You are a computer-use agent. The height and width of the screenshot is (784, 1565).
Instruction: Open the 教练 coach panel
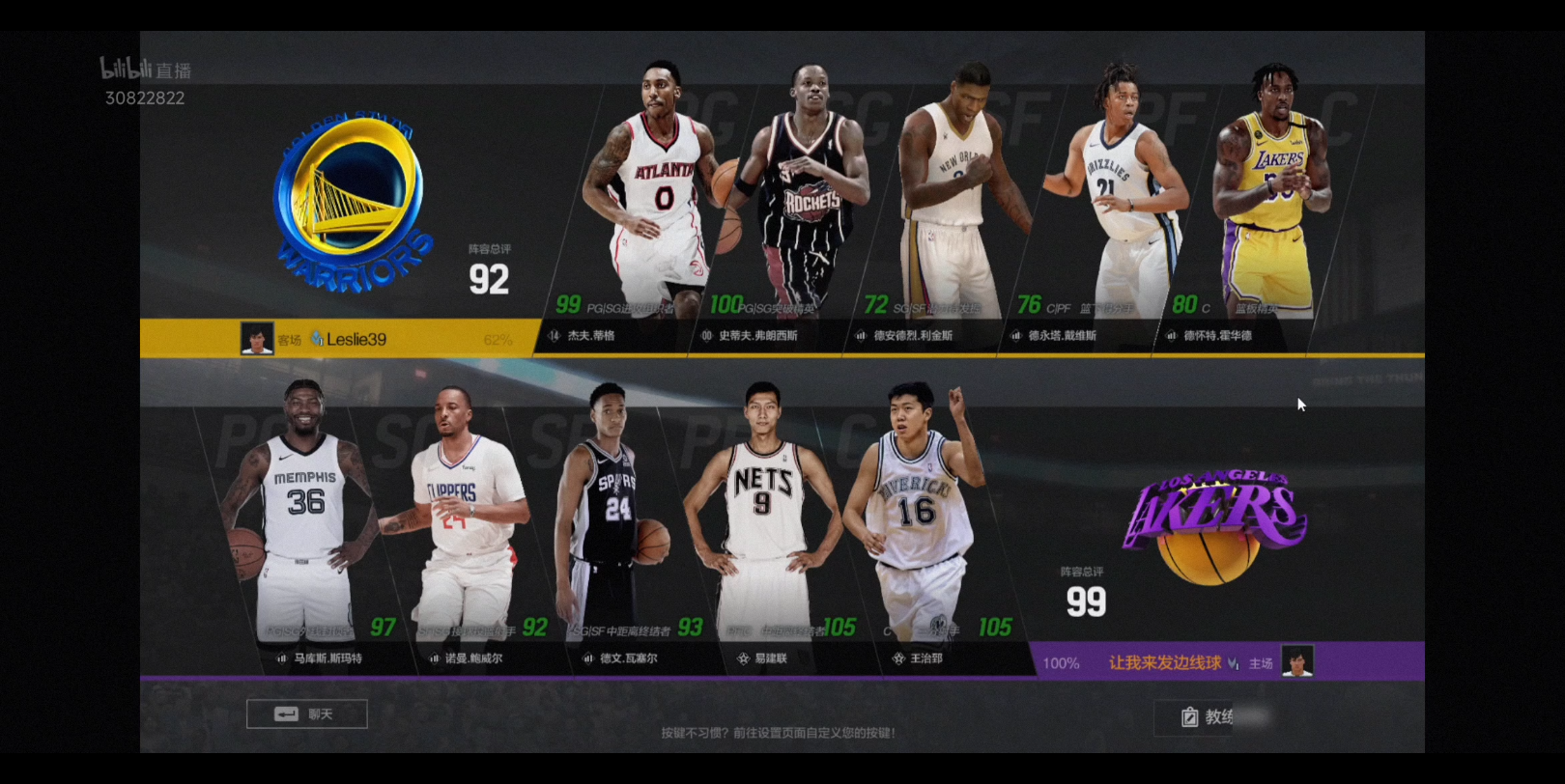pyautogui.click(x=1208, y=716)
